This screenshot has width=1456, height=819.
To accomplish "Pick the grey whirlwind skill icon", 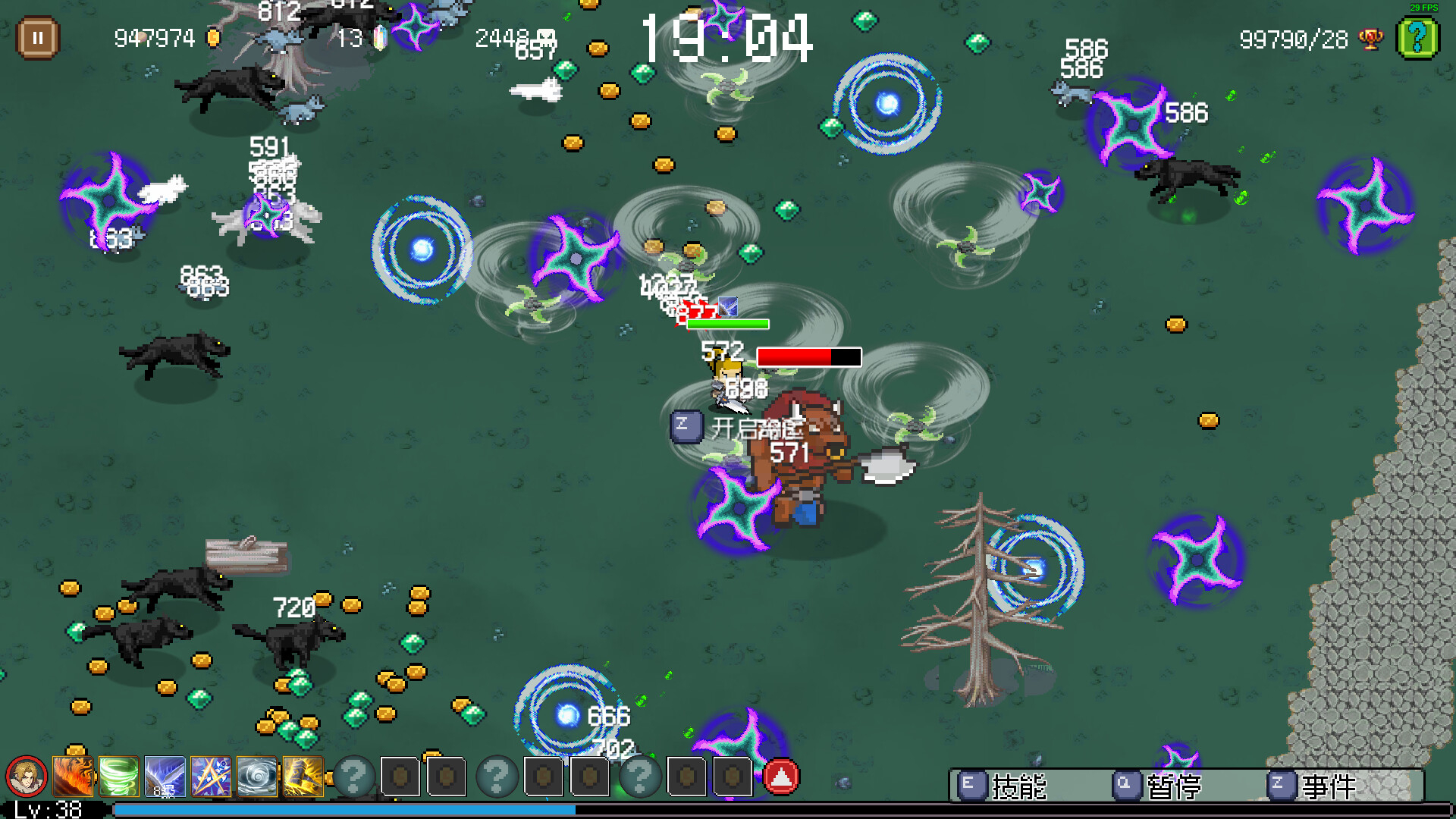I will (257, 777).
